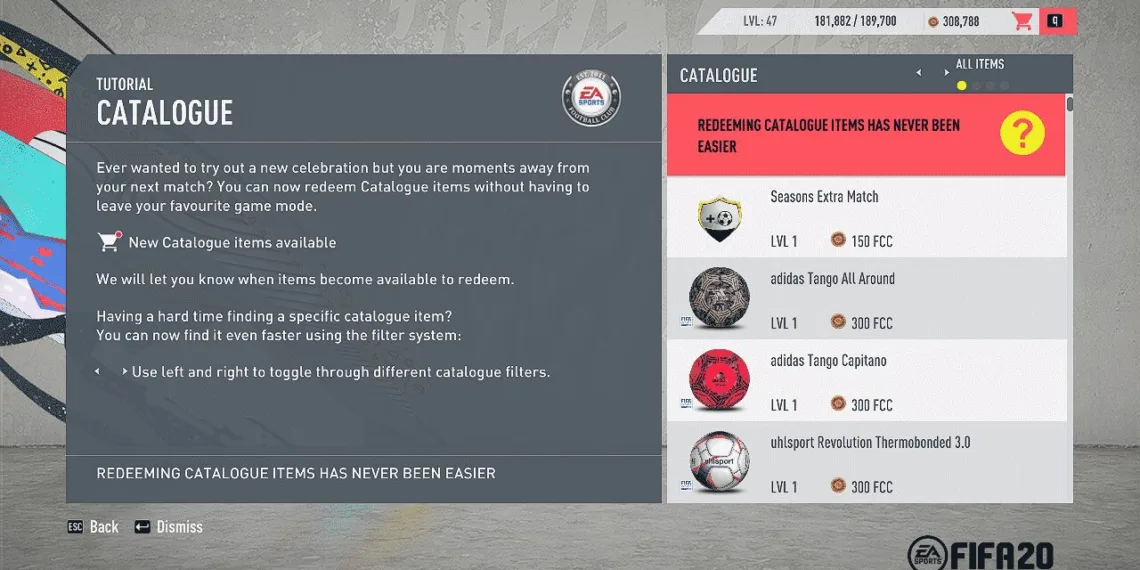This screenshot has width=1140, height=570.
Task: Switch catalogue filter with the left arrow
Action: pyautogui.click(x=919, y=73)
